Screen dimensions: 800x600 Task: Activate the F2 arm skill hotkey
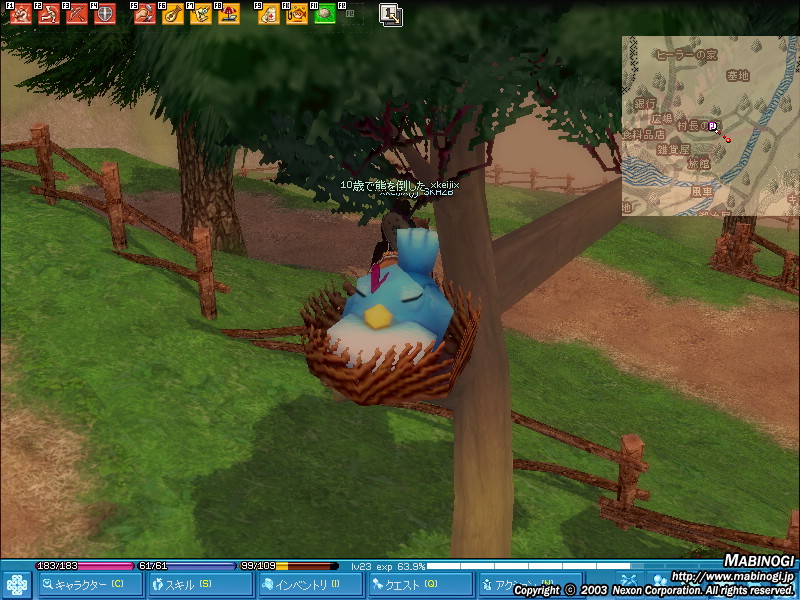click(x=48, y=14)
